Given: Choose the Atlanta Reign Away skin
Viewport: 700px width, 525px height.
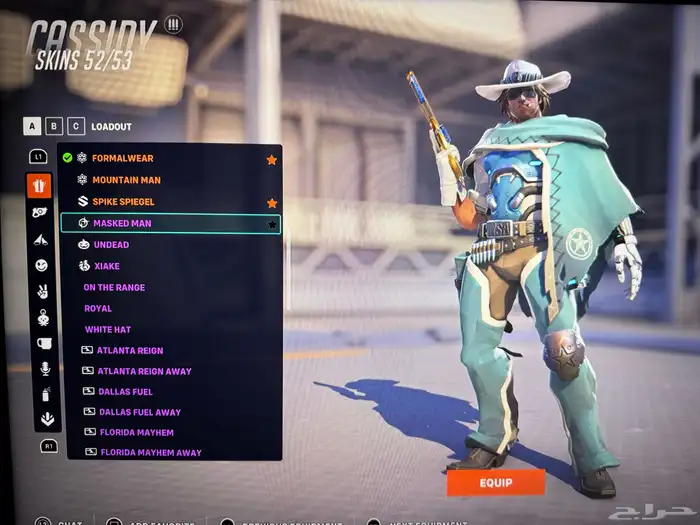Looking at the screenshot, I should pos(144,371).
